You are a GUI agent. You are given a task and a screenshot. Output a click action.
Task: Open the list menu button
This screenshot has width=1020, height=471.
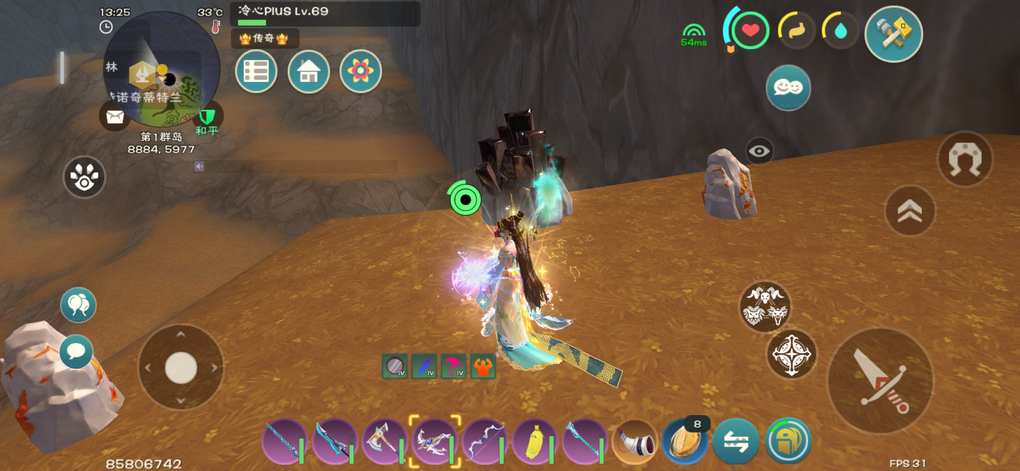pos(256,71)
